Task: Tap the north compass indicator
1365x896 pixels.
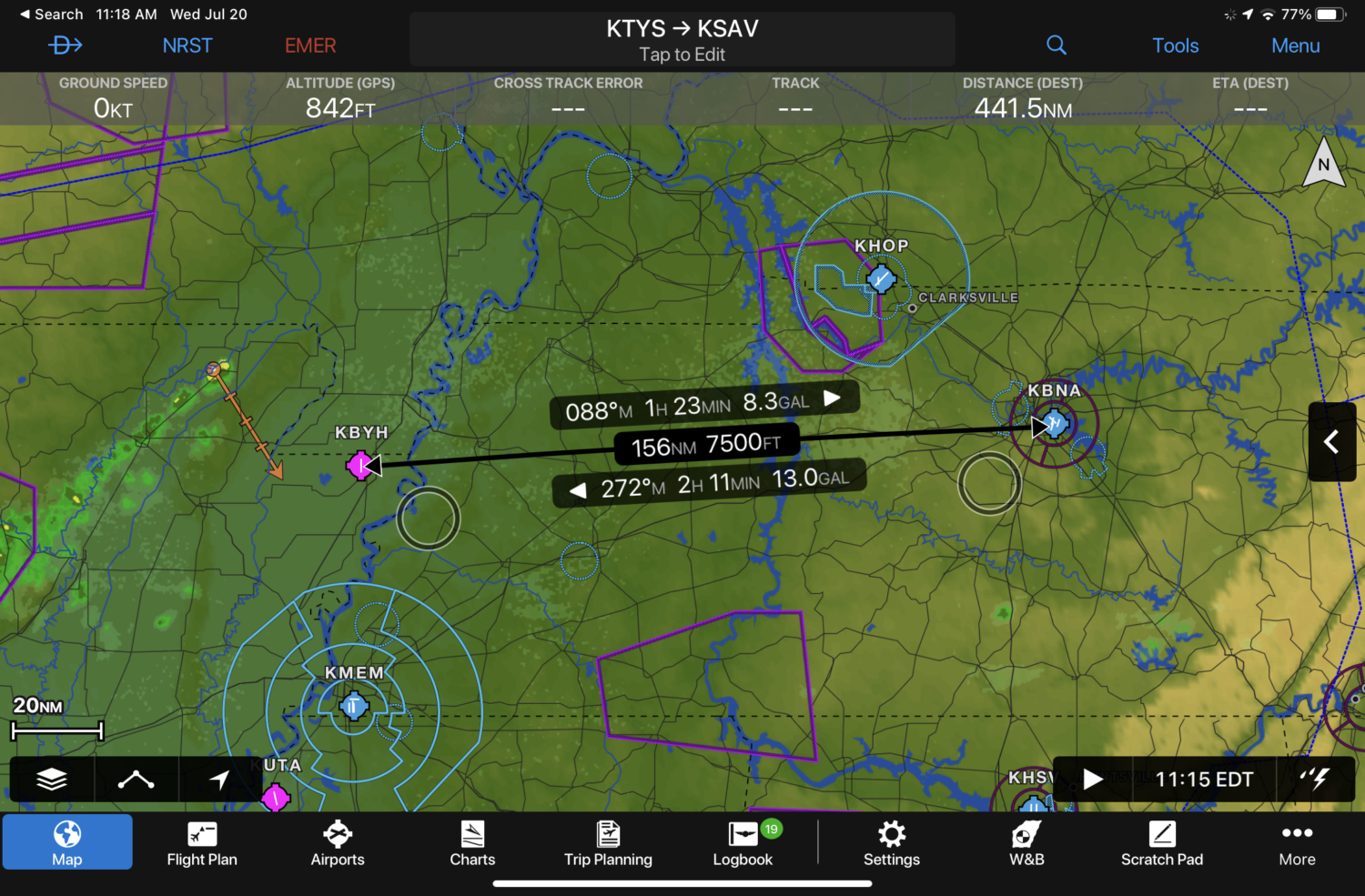Action: coord(1322,164)
